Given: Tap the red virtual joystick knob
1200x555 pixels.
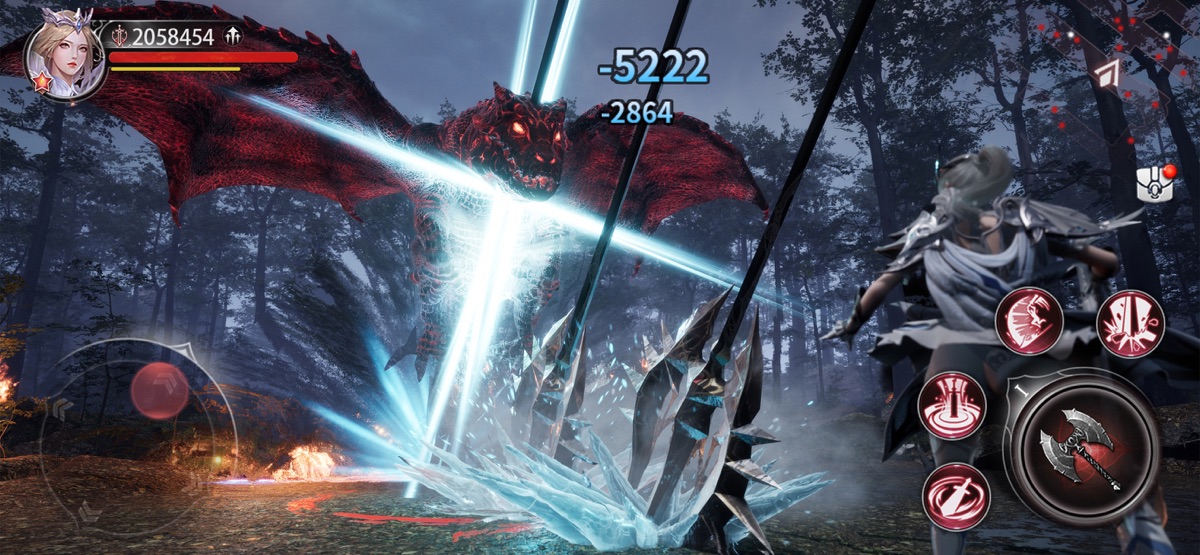Looking at the screenshot, I should pyautogui.click(x=160, y=391).
